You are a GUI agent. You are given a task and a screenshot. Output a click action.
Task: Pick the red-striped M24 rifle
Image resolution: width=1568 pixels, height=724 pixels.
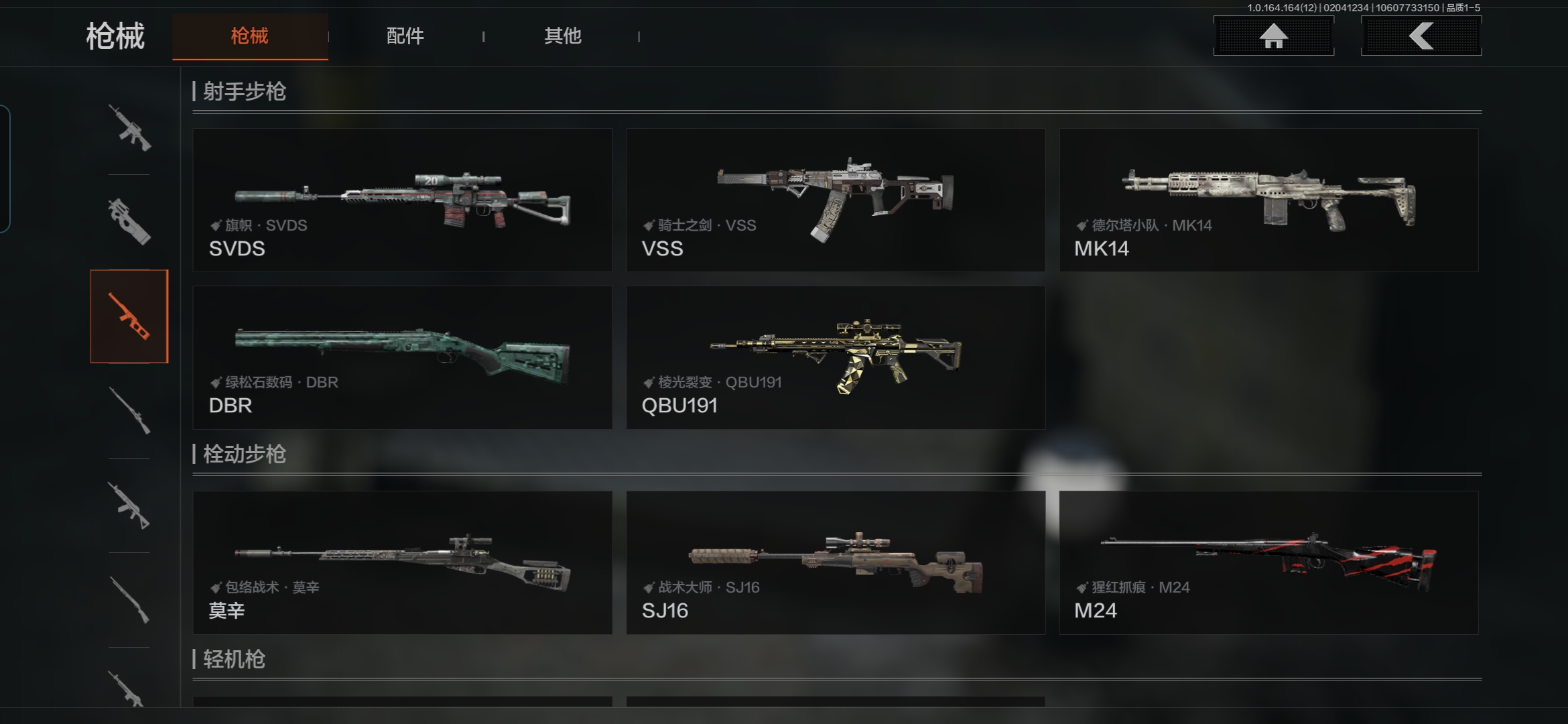1268,562
